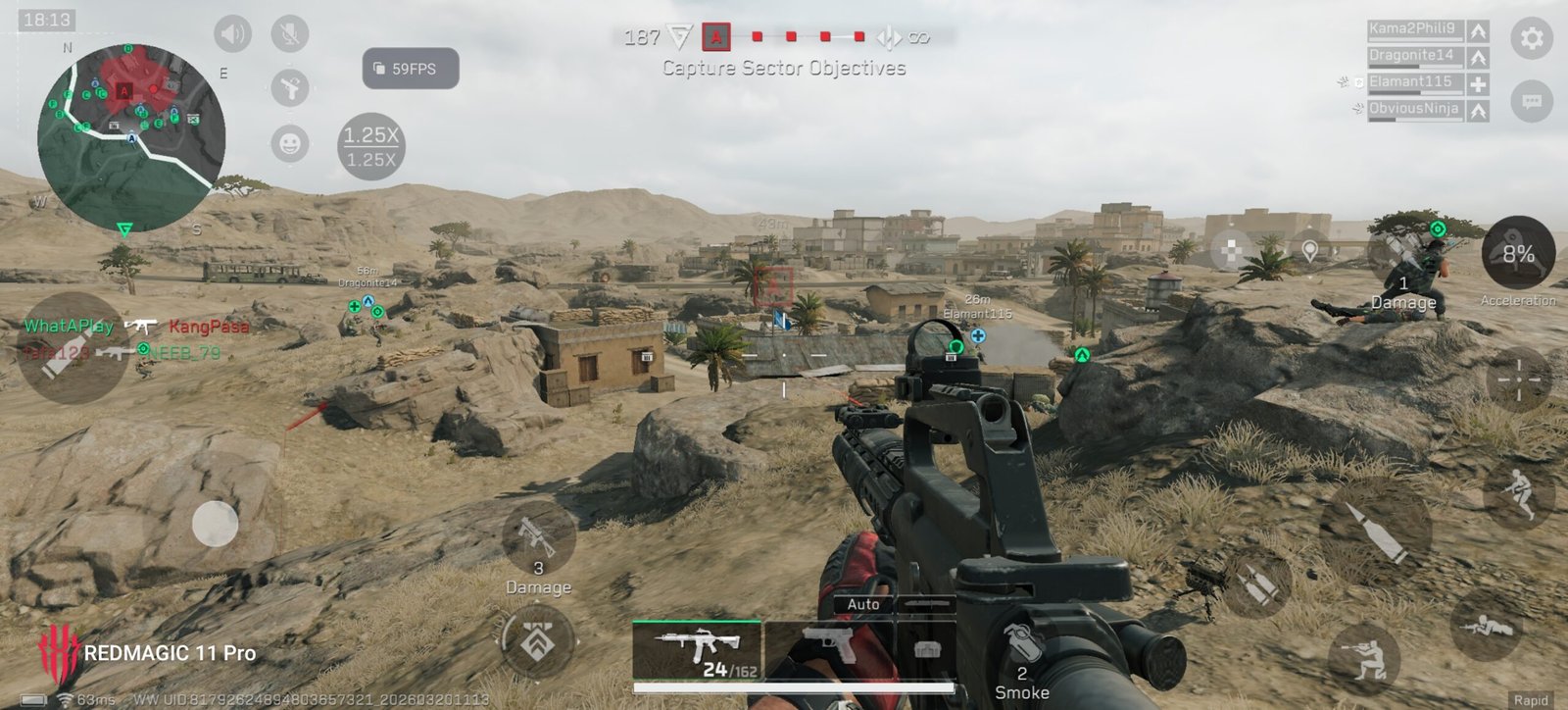Viewport: 1568px width, 710px height.
Task: Reload with the twin-bullets button
Action: [1259, 585]
